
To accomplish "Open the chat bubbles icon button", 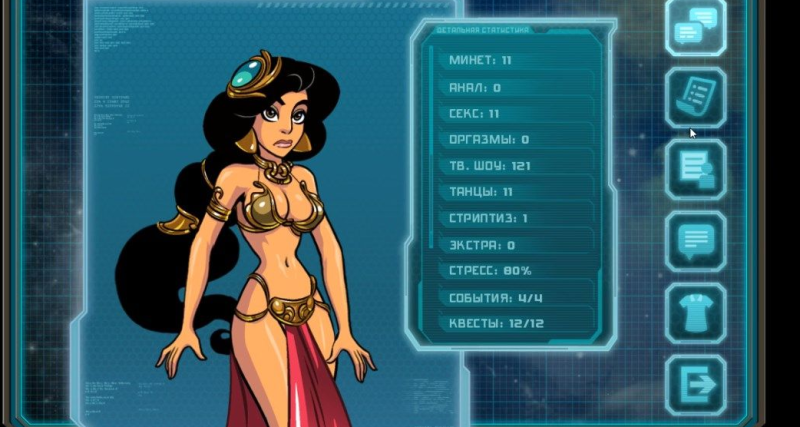I will 696,25.
